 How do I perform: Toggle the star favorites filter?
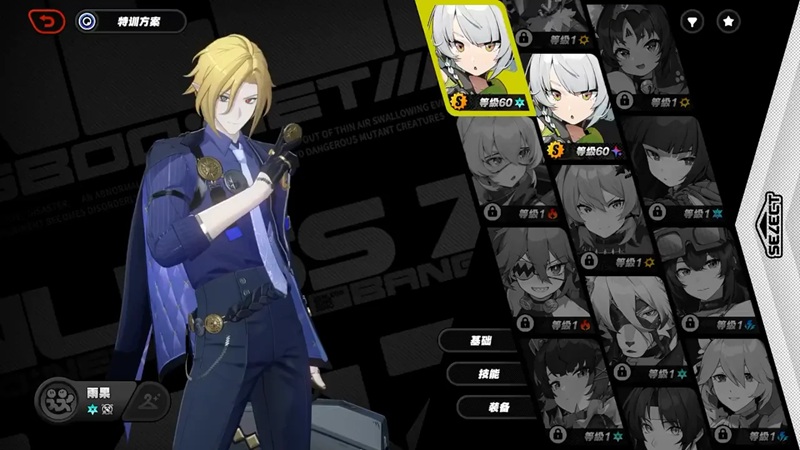[x=728, y=20]
